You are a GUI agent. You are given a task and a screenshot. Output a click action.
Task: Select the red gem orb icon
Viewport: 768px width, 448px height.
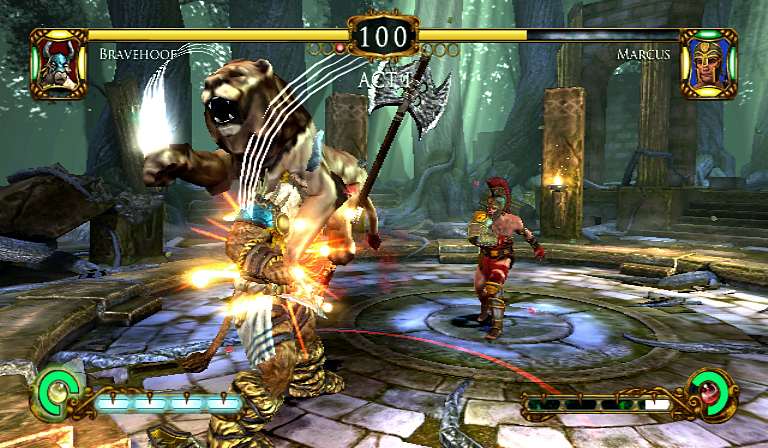pyautogui.click(x=713, y=391)
